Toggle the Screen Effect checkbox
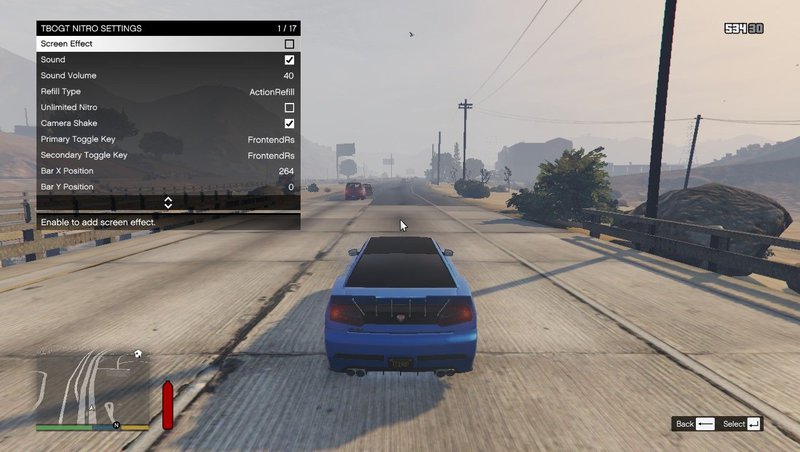The width and height of the screenshot is (800, 452). coord(289,44)
